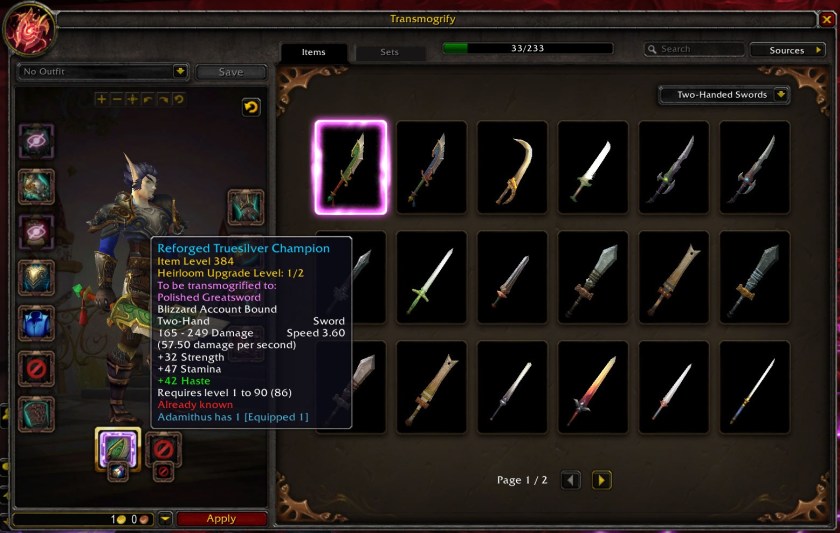Go to the previous appearance page
This screenshot has width=840, height=533.
tap(571, 480)
